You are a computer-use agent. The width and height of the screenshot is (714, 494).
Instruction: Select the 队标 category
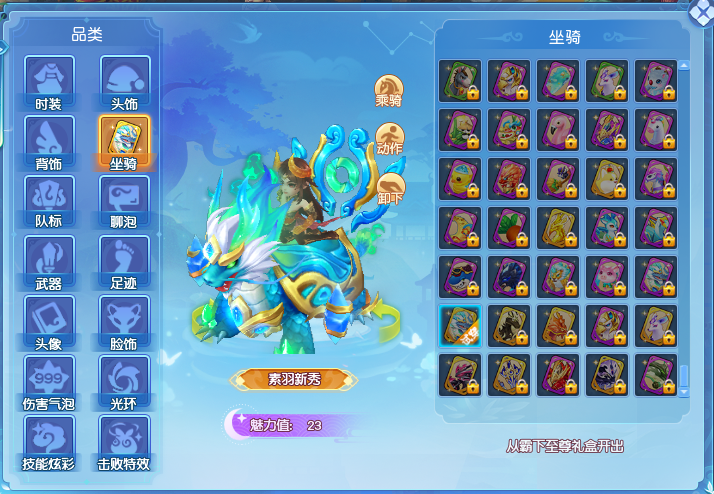pyautogui.click(x=49, y=201)
